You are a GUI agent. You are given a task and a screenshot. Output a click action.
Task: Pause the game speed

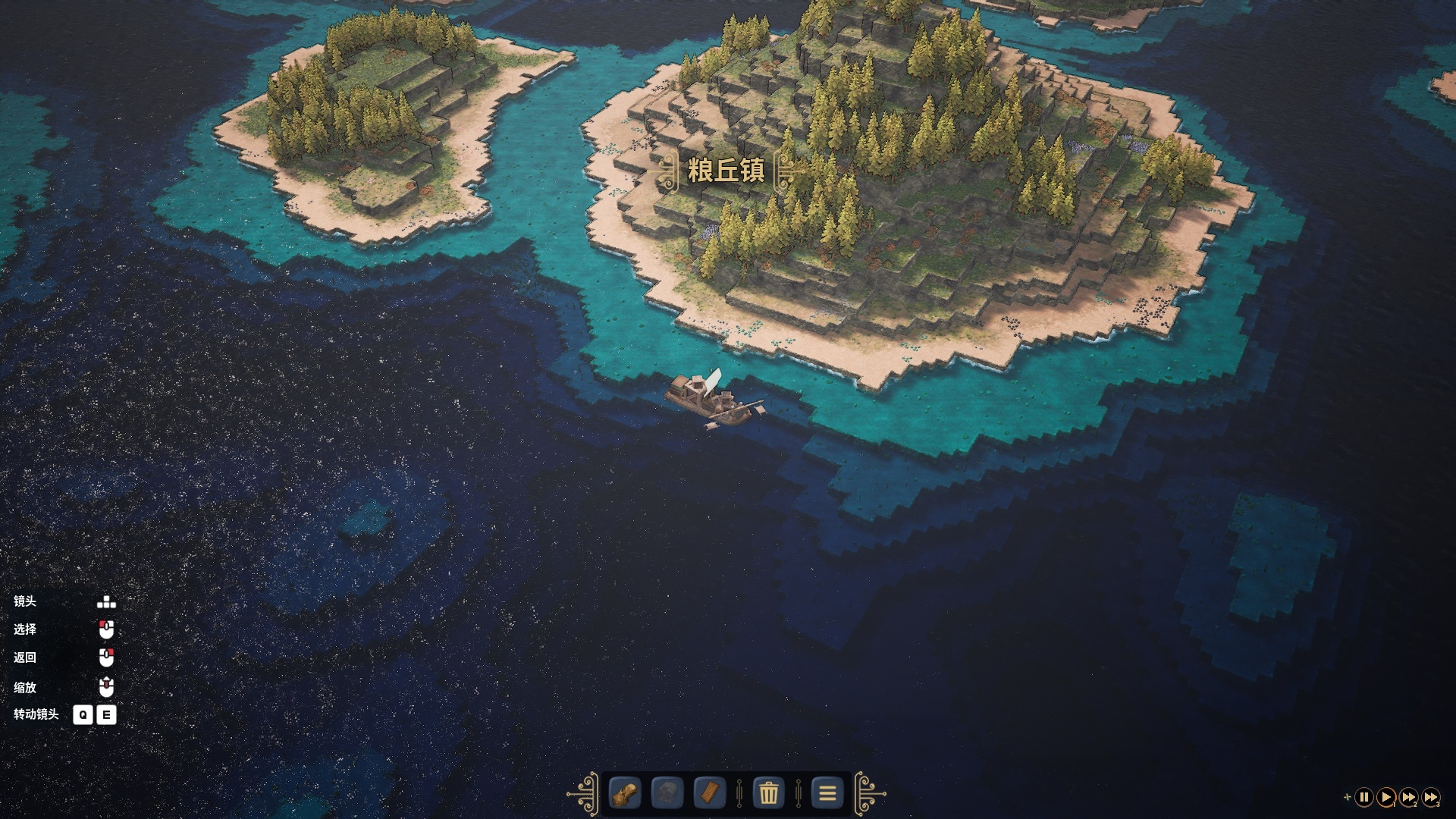click(x=1363, y=797)
